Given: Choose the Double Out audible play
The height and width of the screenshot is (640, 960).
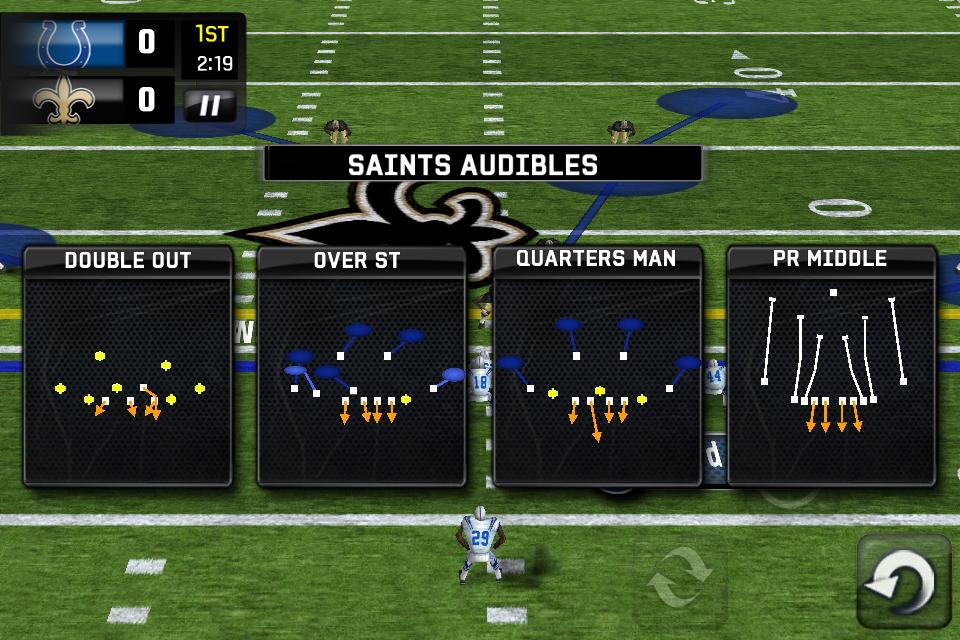Looking at the screenshot, I should (128, 367).
